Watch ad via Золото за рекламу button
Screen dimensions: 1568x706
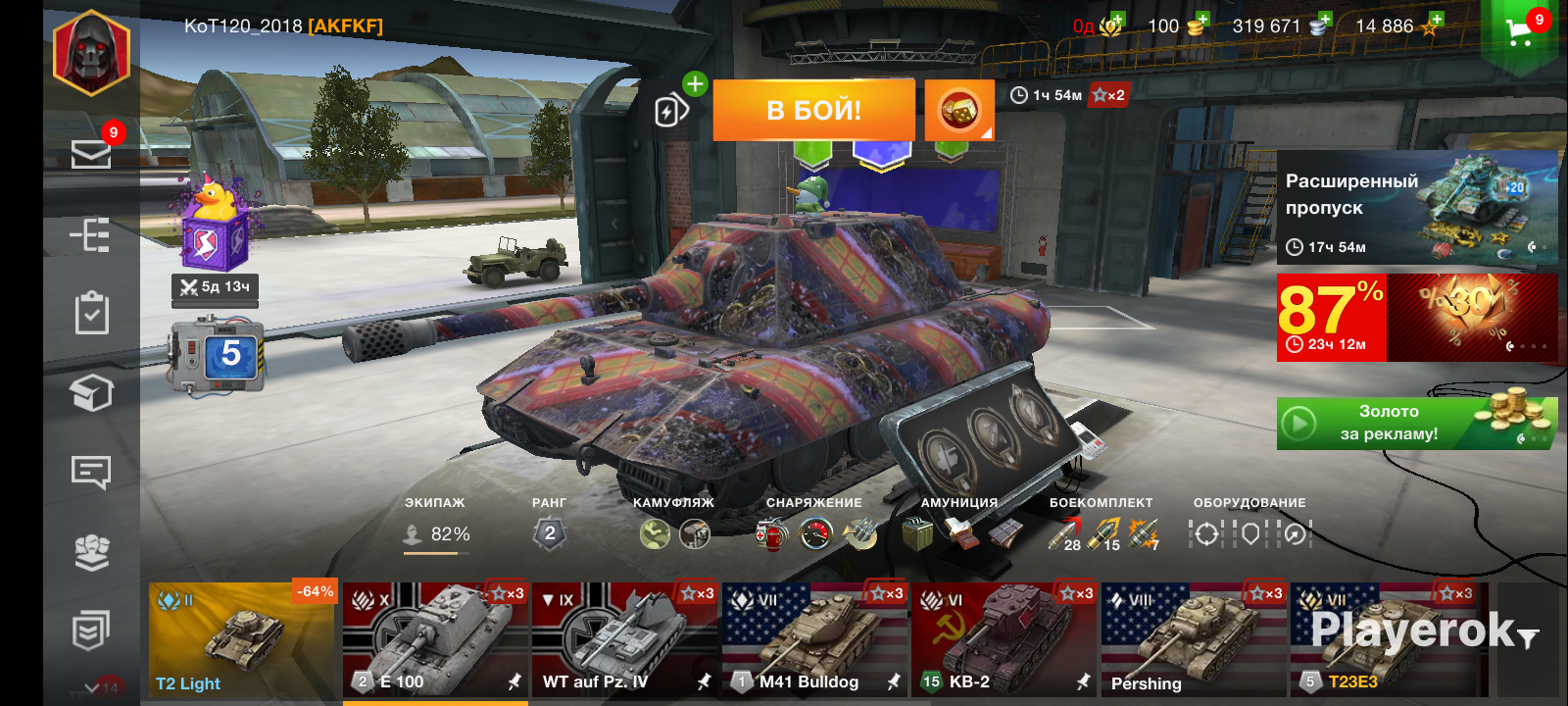tap(1416, 424)
